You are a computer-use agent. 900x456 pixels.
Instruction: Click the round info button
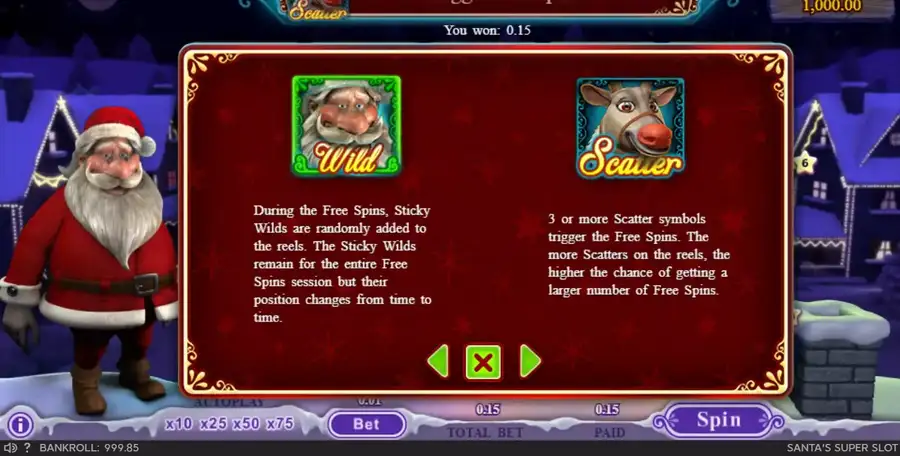pos(21,423)
